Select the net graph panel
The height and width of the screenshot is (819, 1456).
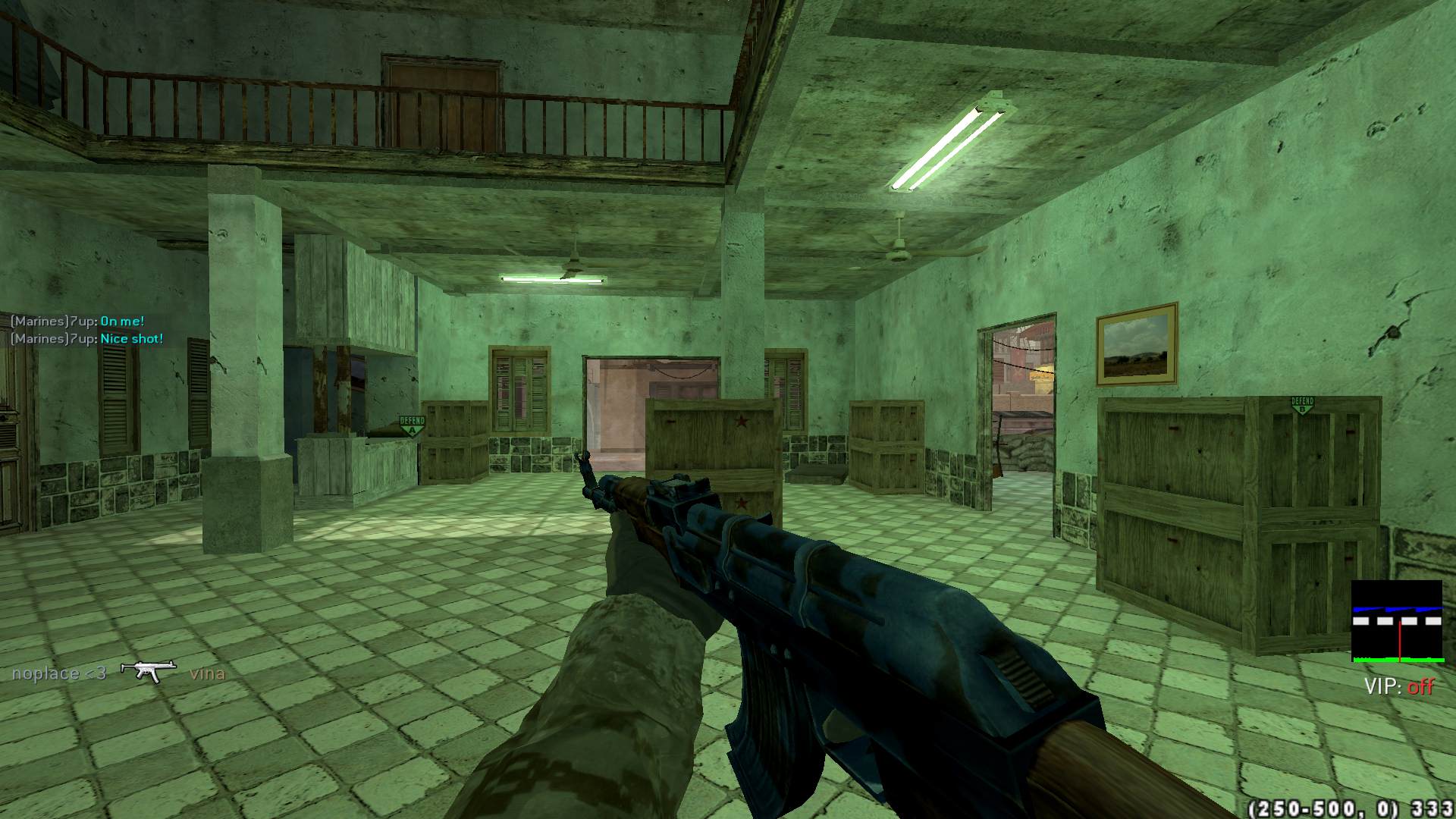coord(1397,622)
